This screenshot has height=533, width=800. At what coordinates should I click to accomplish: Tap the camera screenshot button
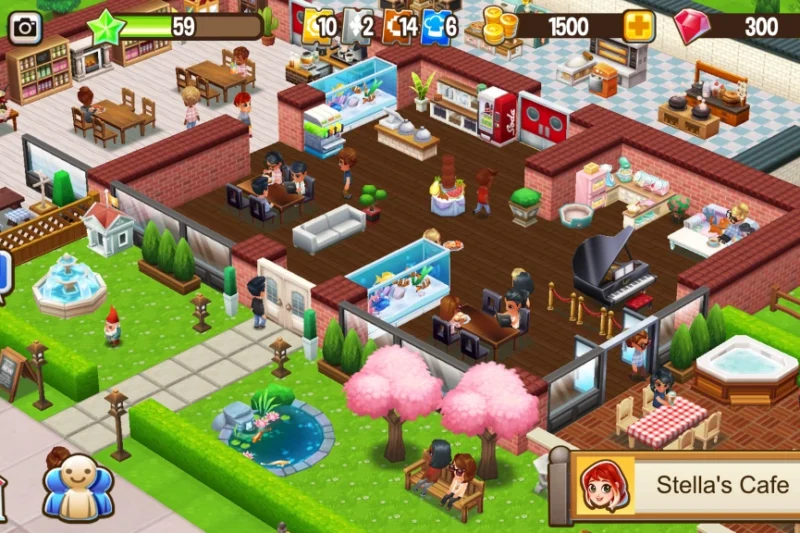(25, 27)
